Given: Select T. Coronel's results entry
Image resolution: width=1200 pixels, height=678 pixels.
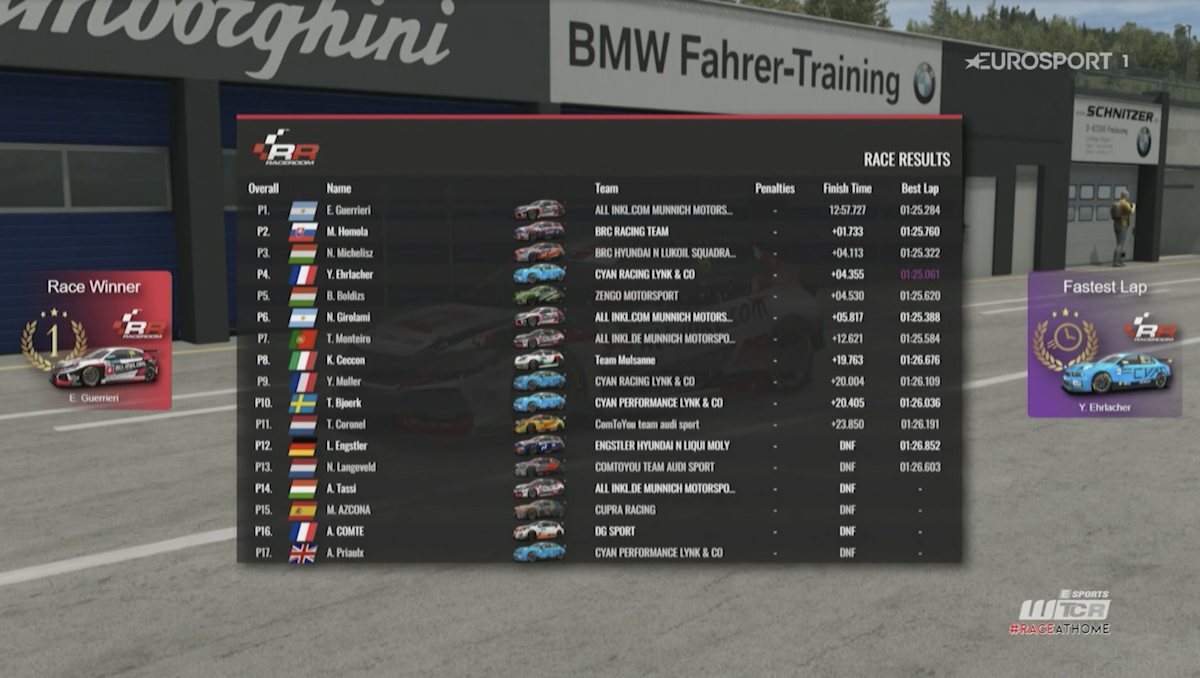Looking at the screenshot, I should point(599,424).
